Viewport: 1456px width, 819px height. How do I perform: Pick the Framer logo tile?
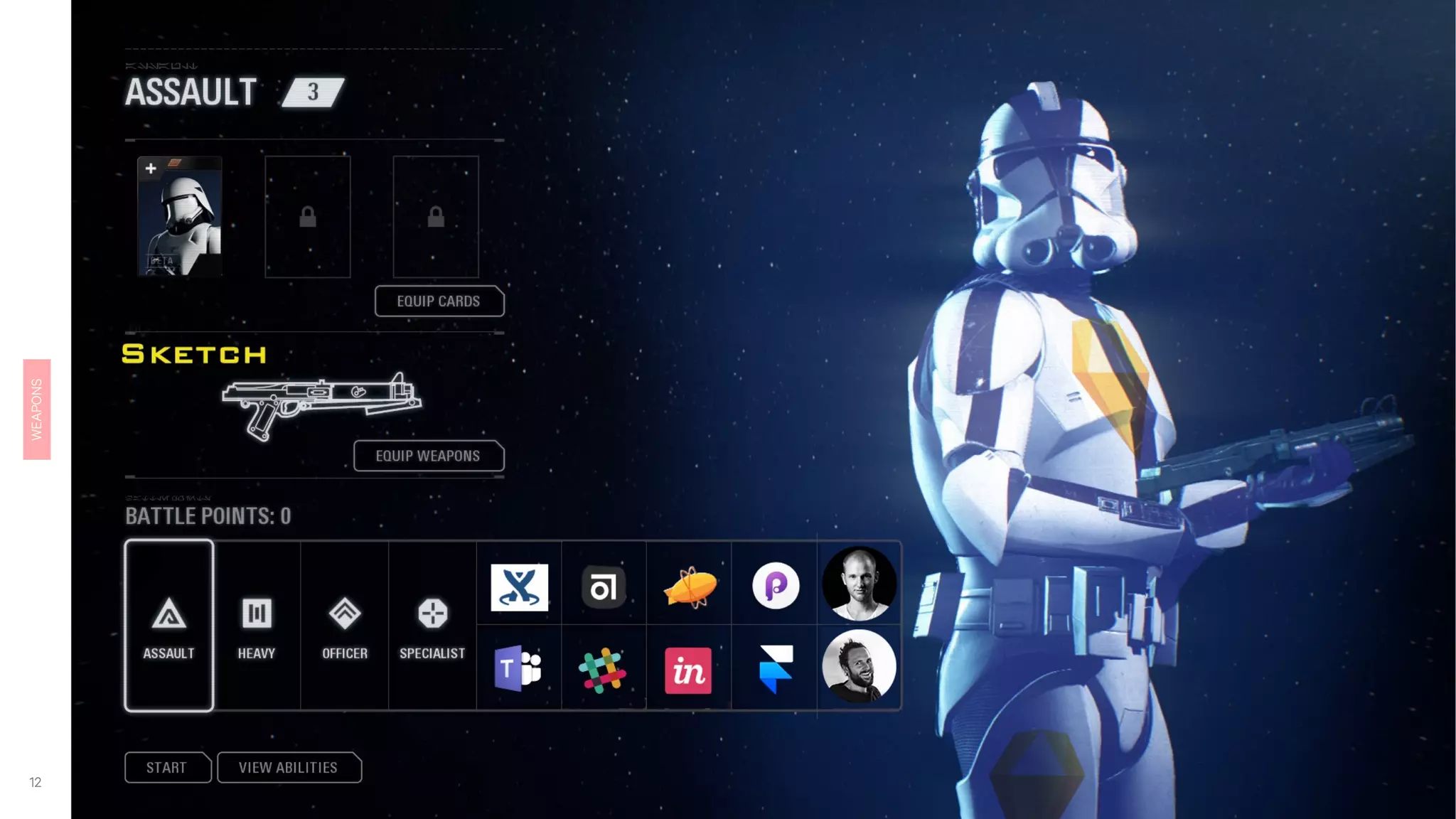pyautogui.click(x=776, y=669)
